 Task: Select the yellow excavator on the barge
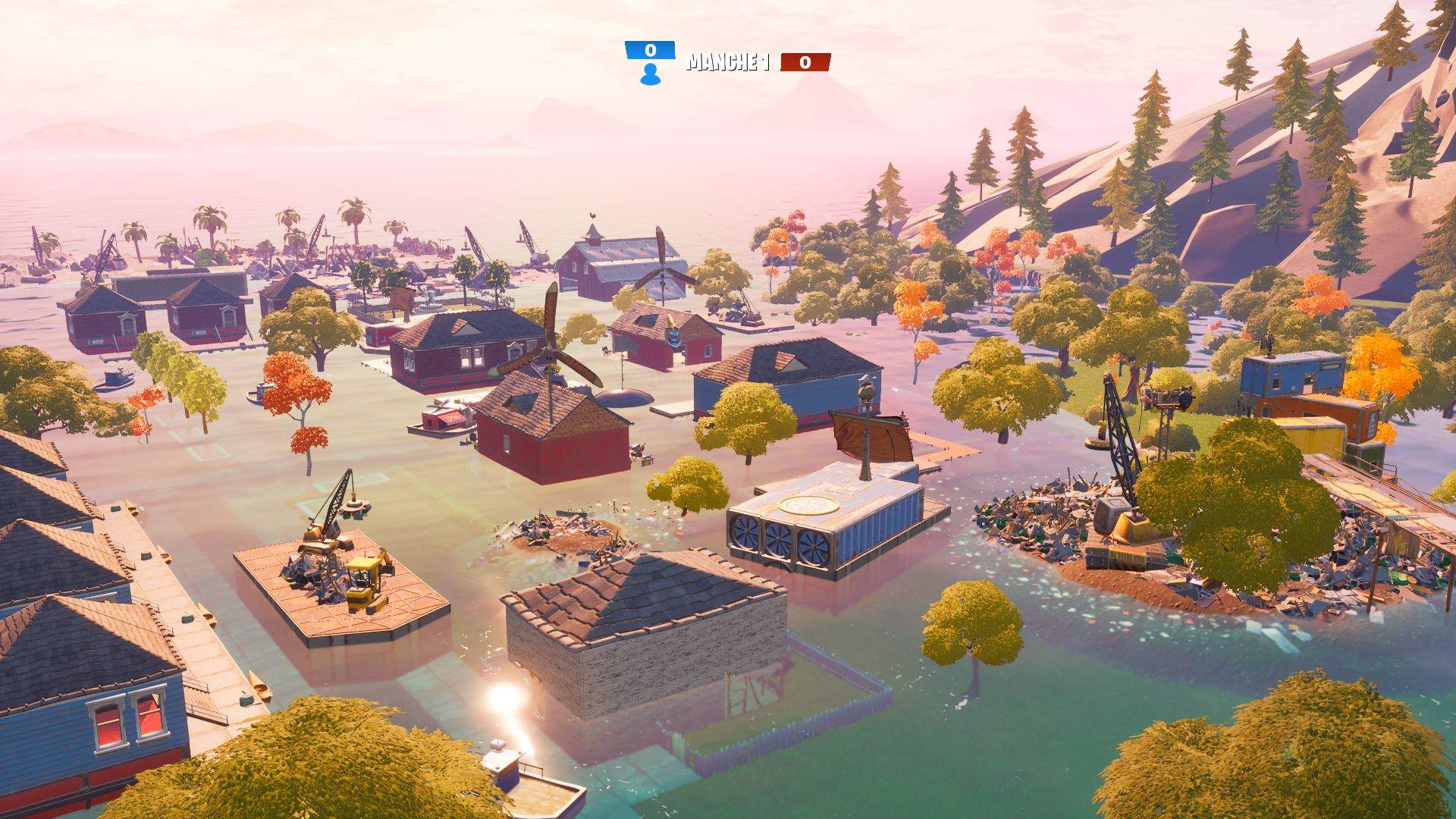[362, 580]
